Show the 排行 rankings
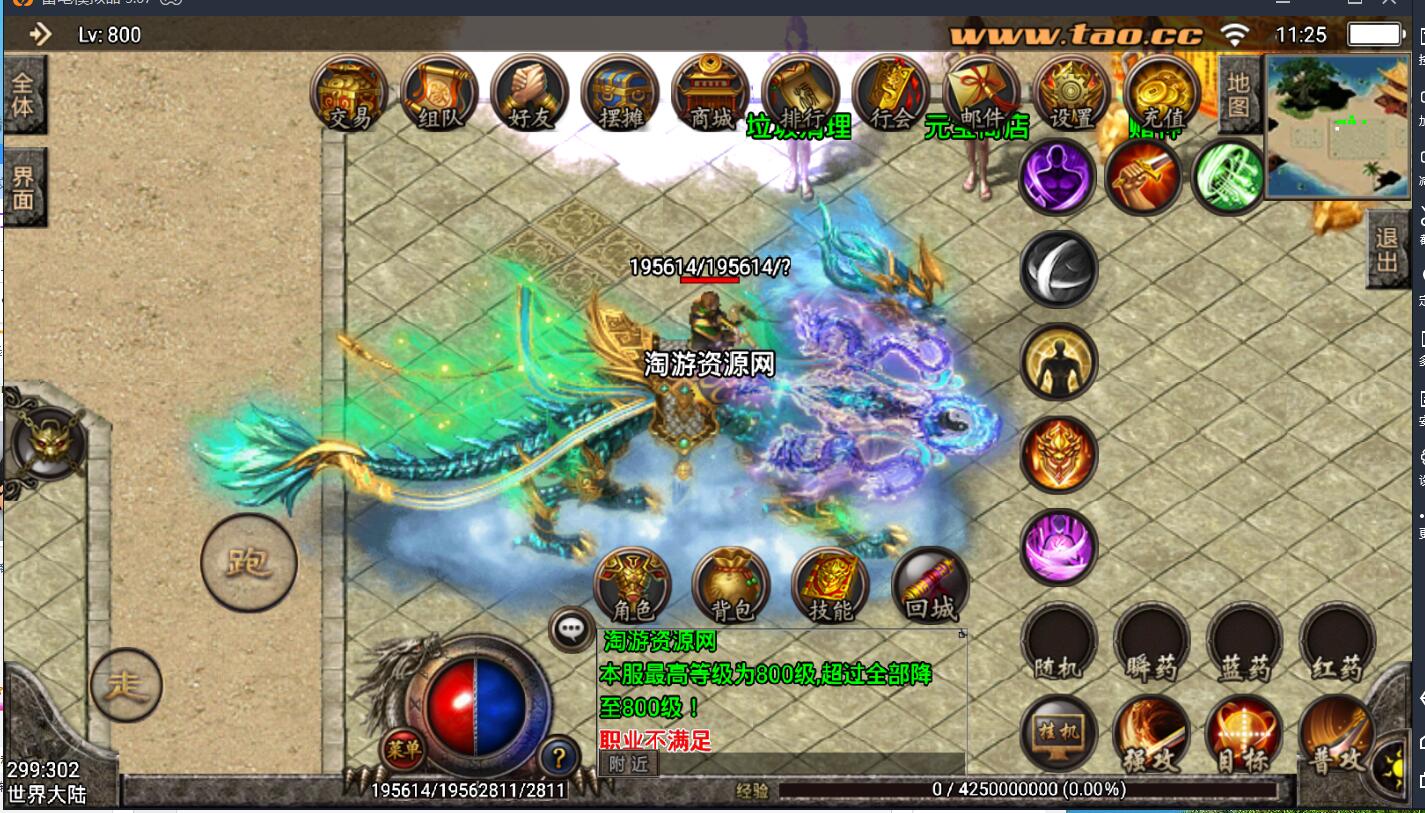Image resolution: width=1425 pixels, height=813 pixels. 800,94
